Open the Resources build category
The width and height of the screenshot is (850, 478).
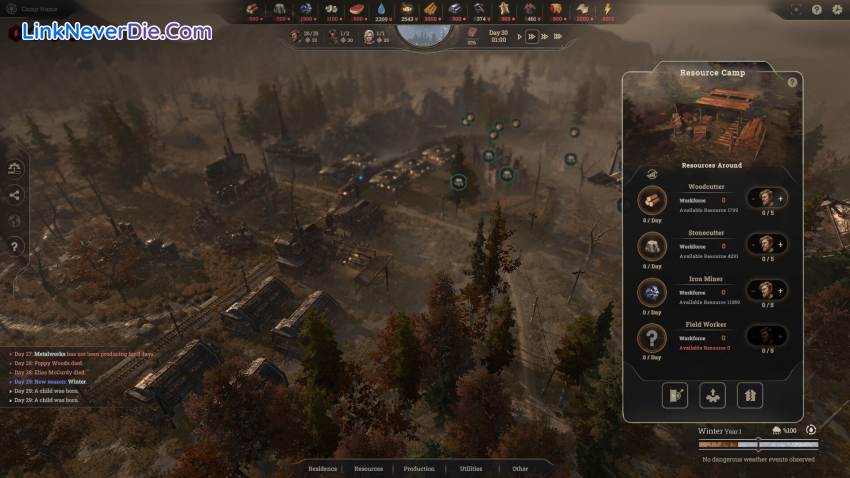tap(368, 468)
